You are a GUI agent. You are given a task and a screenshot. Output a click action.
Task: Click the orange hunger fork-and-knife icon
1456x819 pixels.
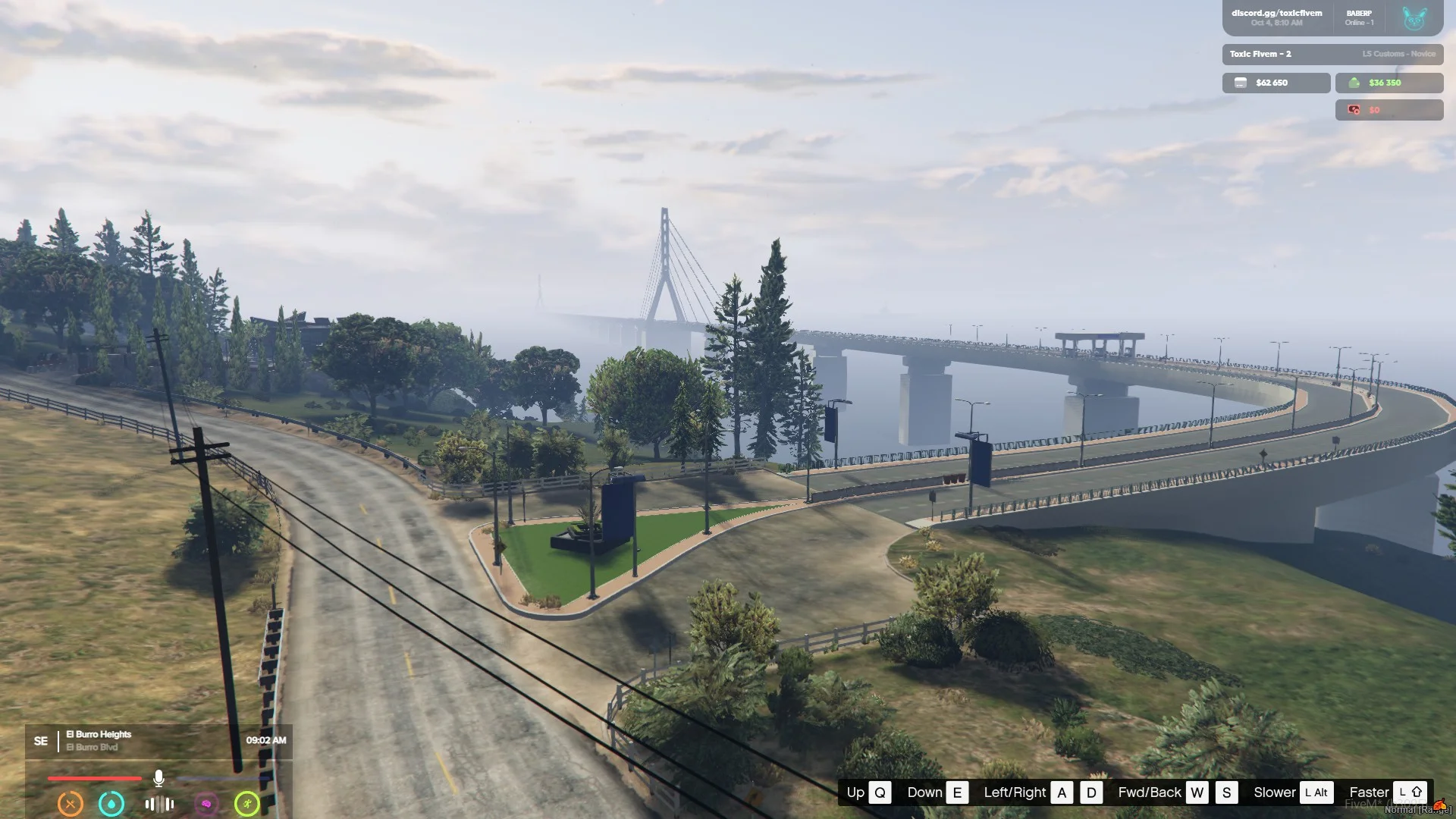tap(71, 803)
